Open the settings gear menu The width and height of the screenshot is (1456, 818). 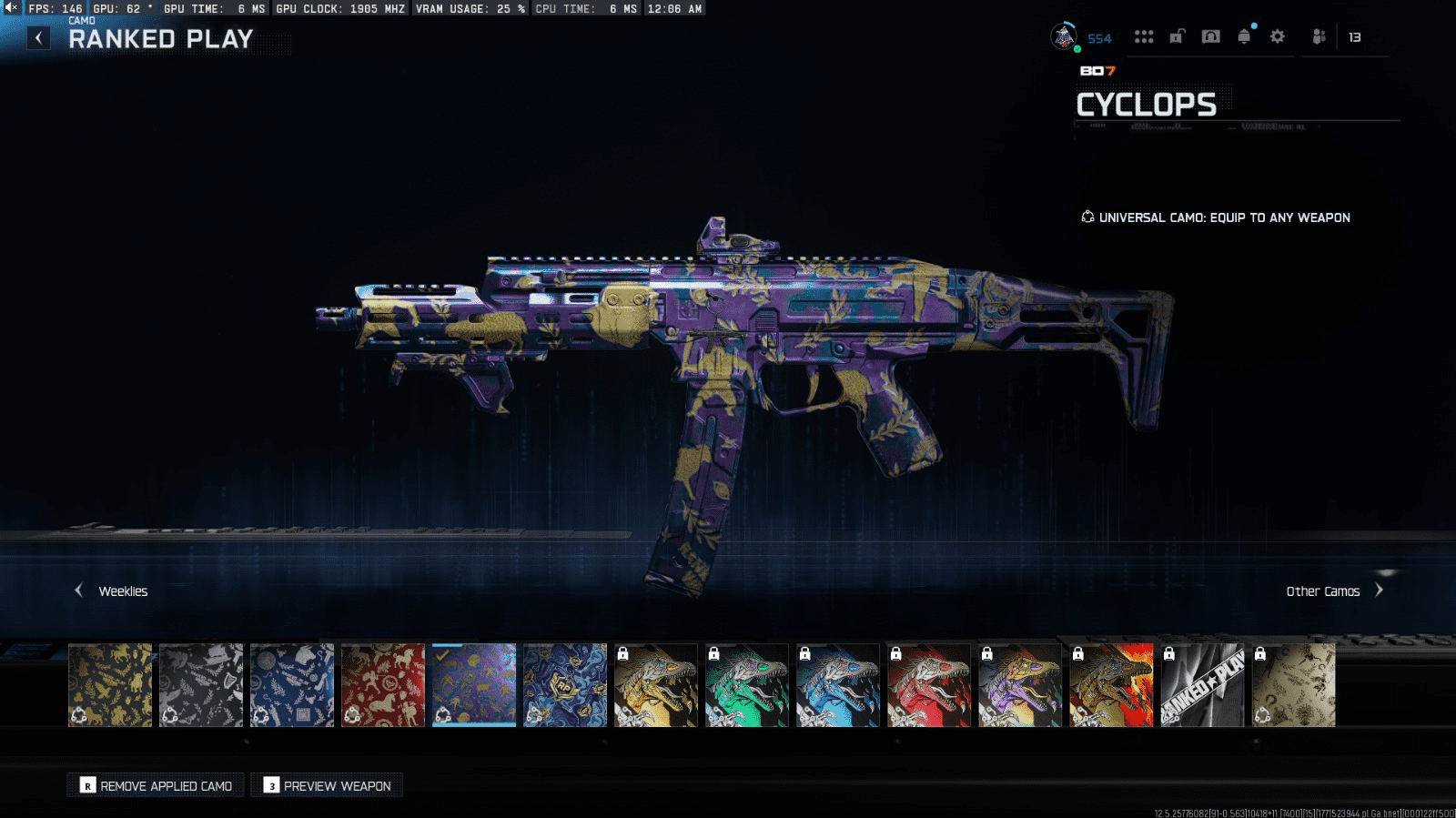point(1278,36)
